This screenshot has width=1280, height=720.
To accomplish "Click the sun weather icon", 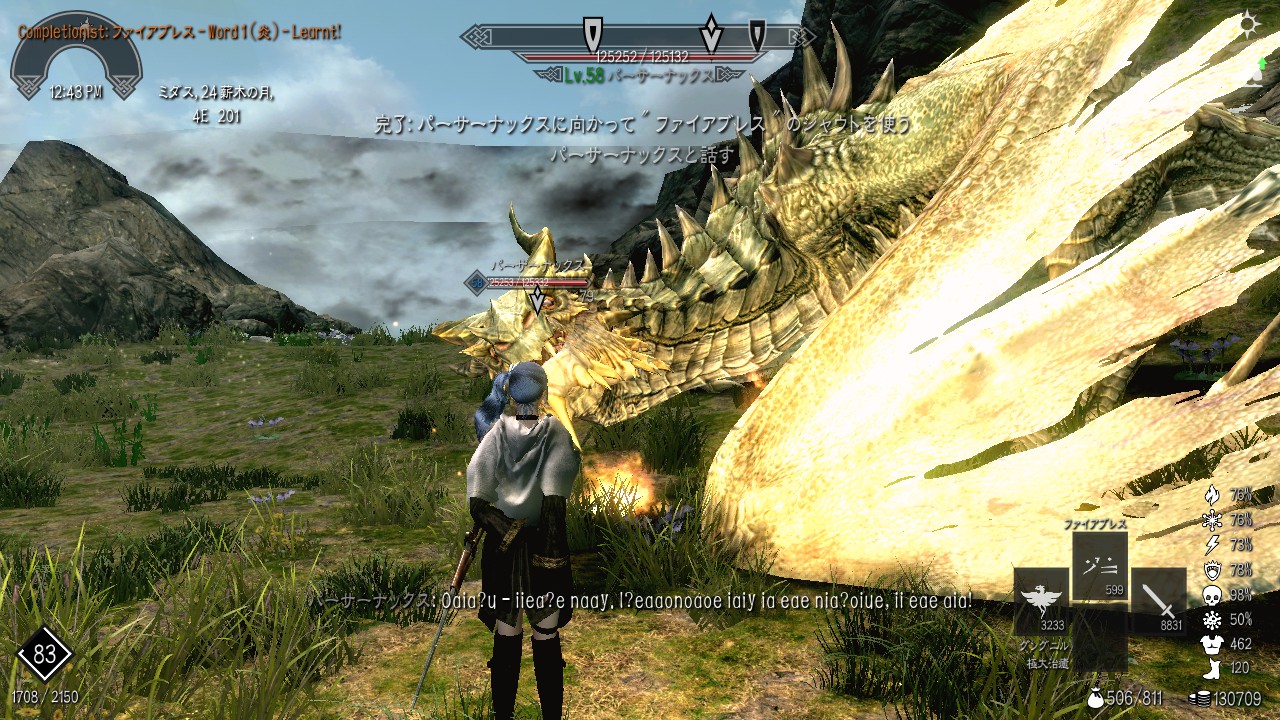I will (1249, 25).
